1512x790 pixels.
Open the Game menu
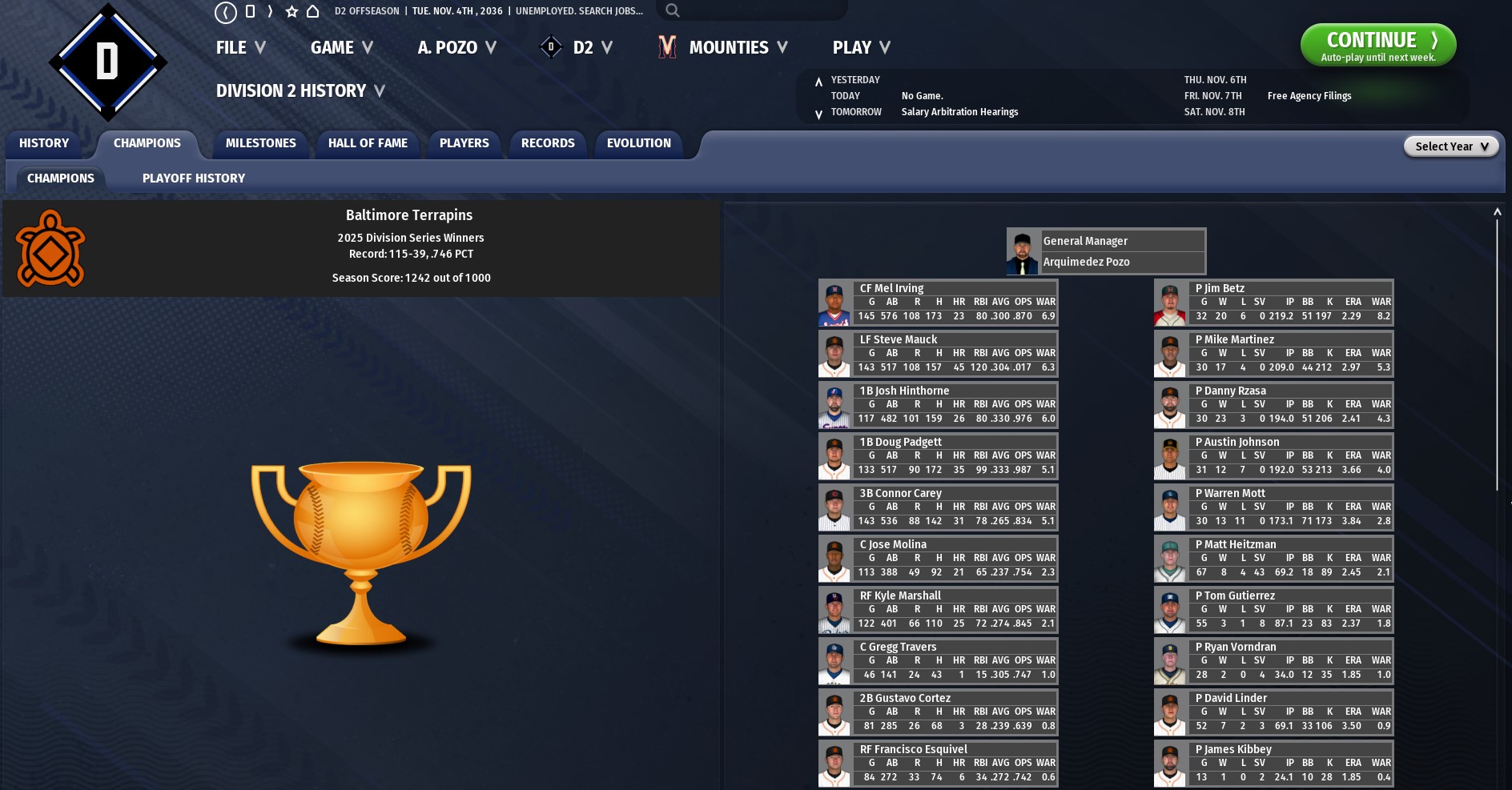coord(341,48)
